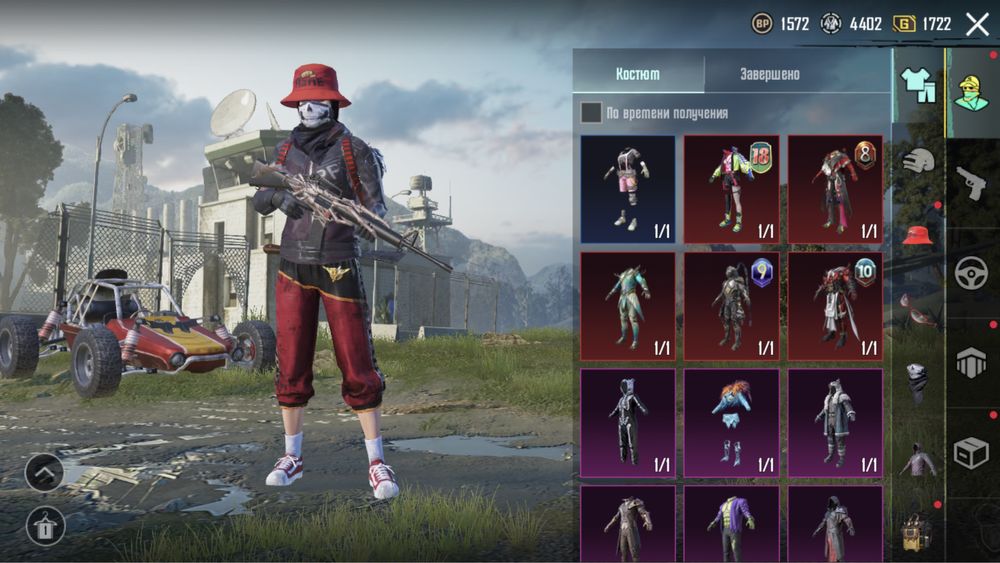This screenshot has height=563, width=1000.
Task: Open the Завершено tab
Action: [x=769, y=74]
